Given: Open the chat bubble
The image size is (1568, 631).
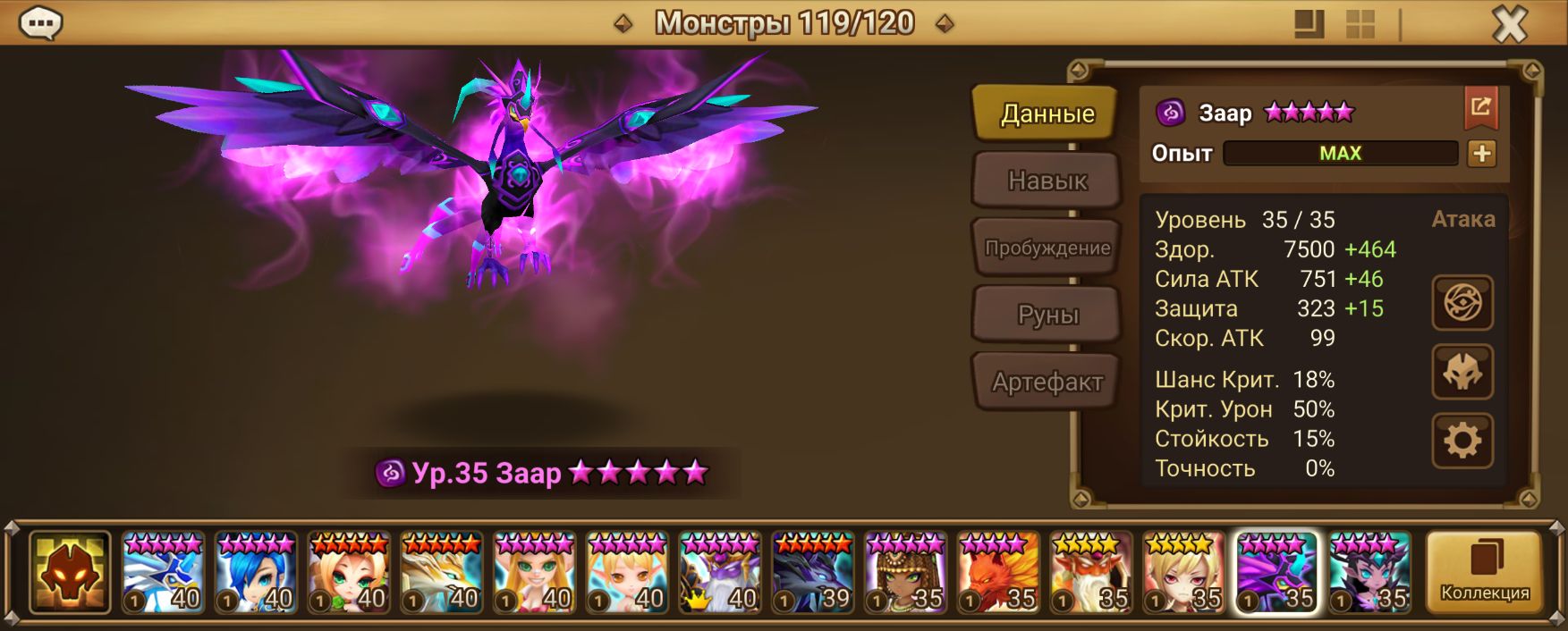Looking at the screenshot, I should point(40,23).
